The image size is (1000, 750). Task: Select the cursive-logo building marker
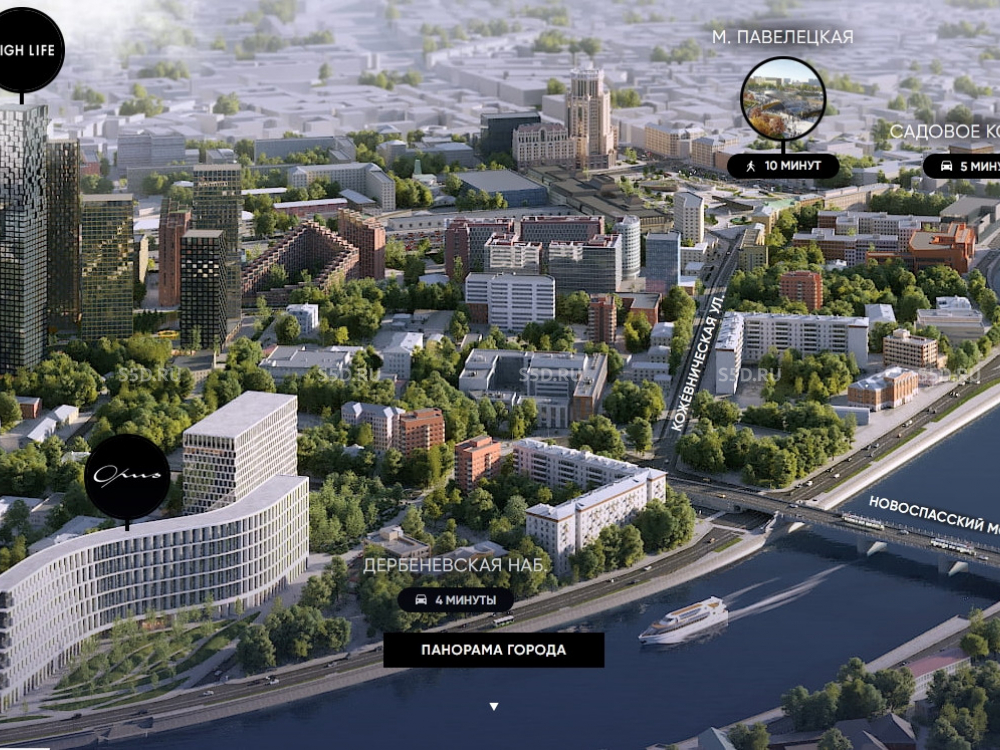127,477
